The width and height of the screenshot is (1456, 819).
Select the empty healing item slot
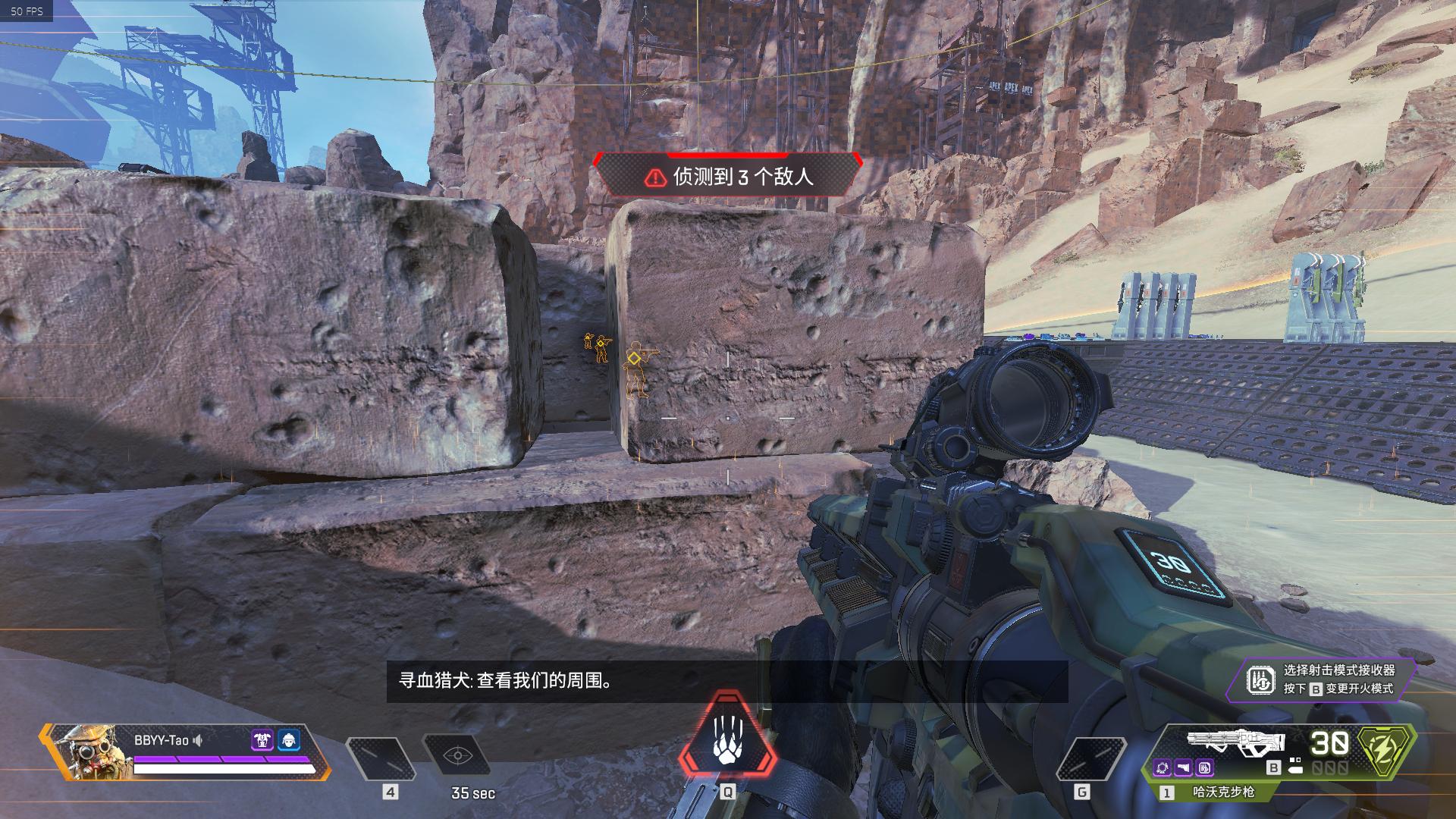(381, 758)
